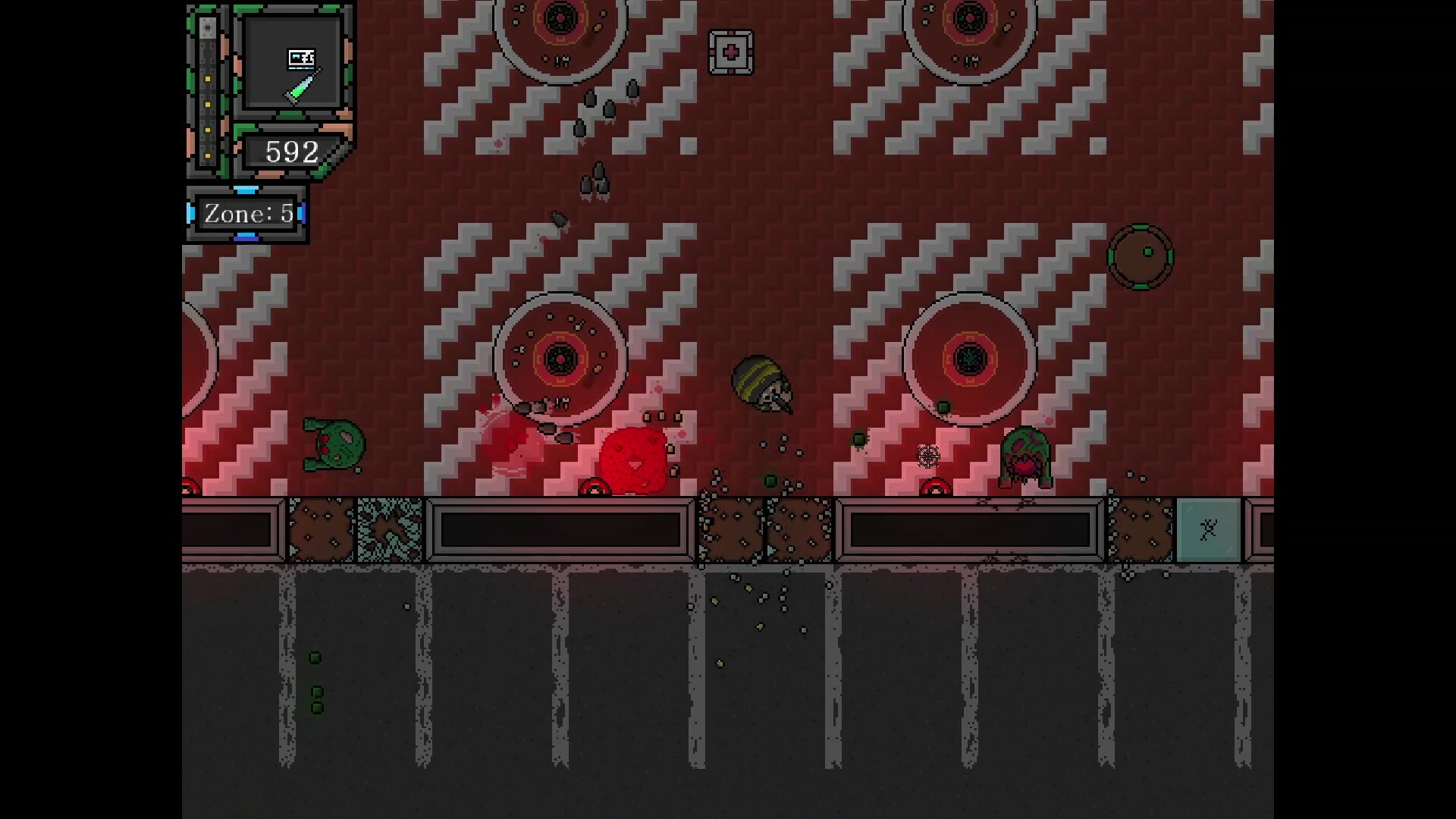Click the crosshair reticle
The height and width of the screenshot is (819, 1456).
tap(928, 456)
